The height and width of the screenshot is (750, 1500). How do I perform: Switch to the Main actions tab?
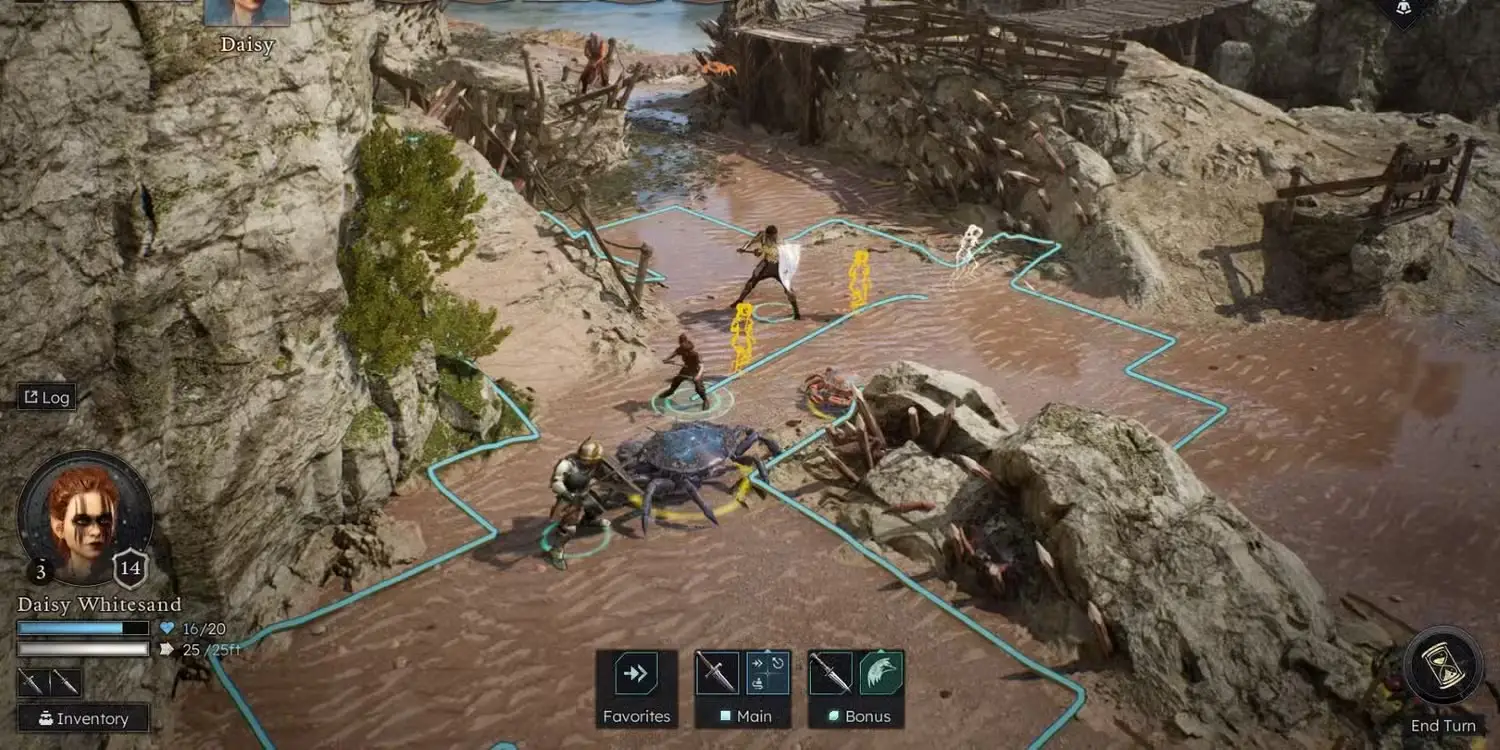point(753,716)
